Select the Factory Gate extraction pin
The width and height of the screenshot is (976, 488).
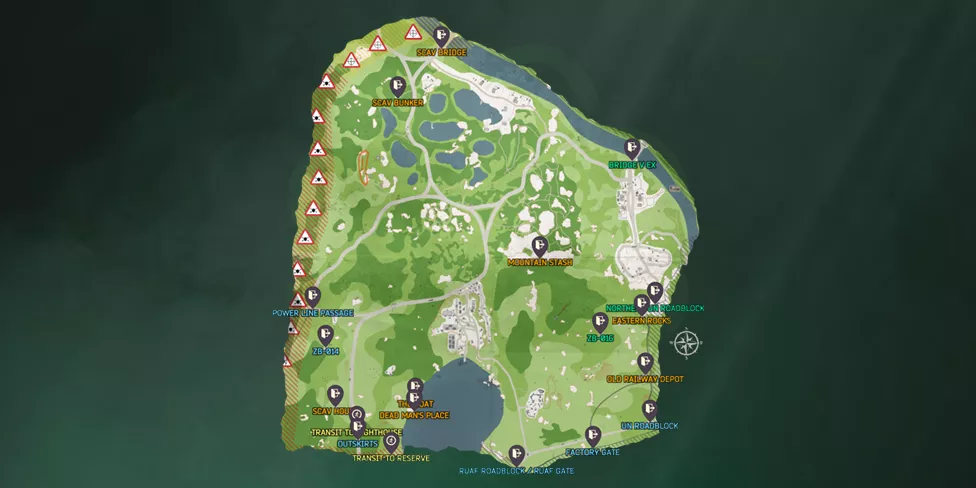(x=593, y=435)
